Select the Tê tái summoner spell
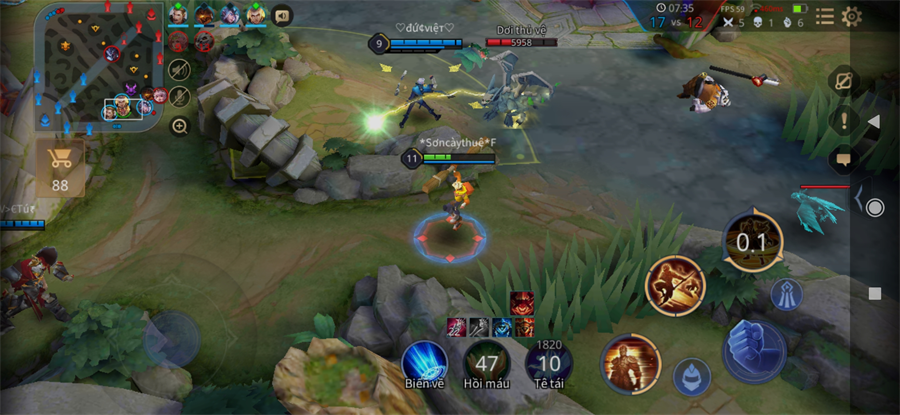 click(x=549, y=363)
